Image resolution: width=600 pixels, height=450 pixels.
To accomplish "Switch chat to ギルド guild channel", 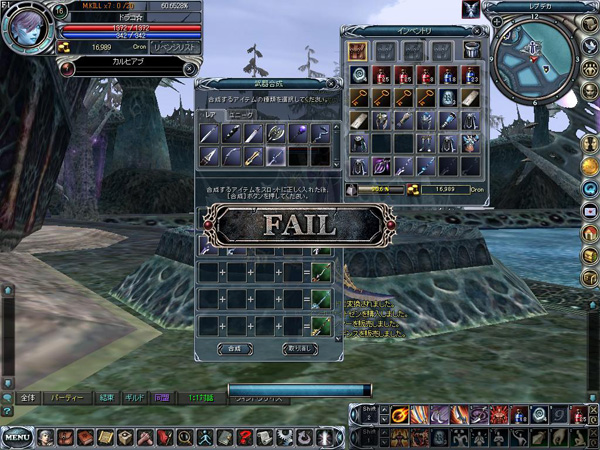I will (134, 397).
